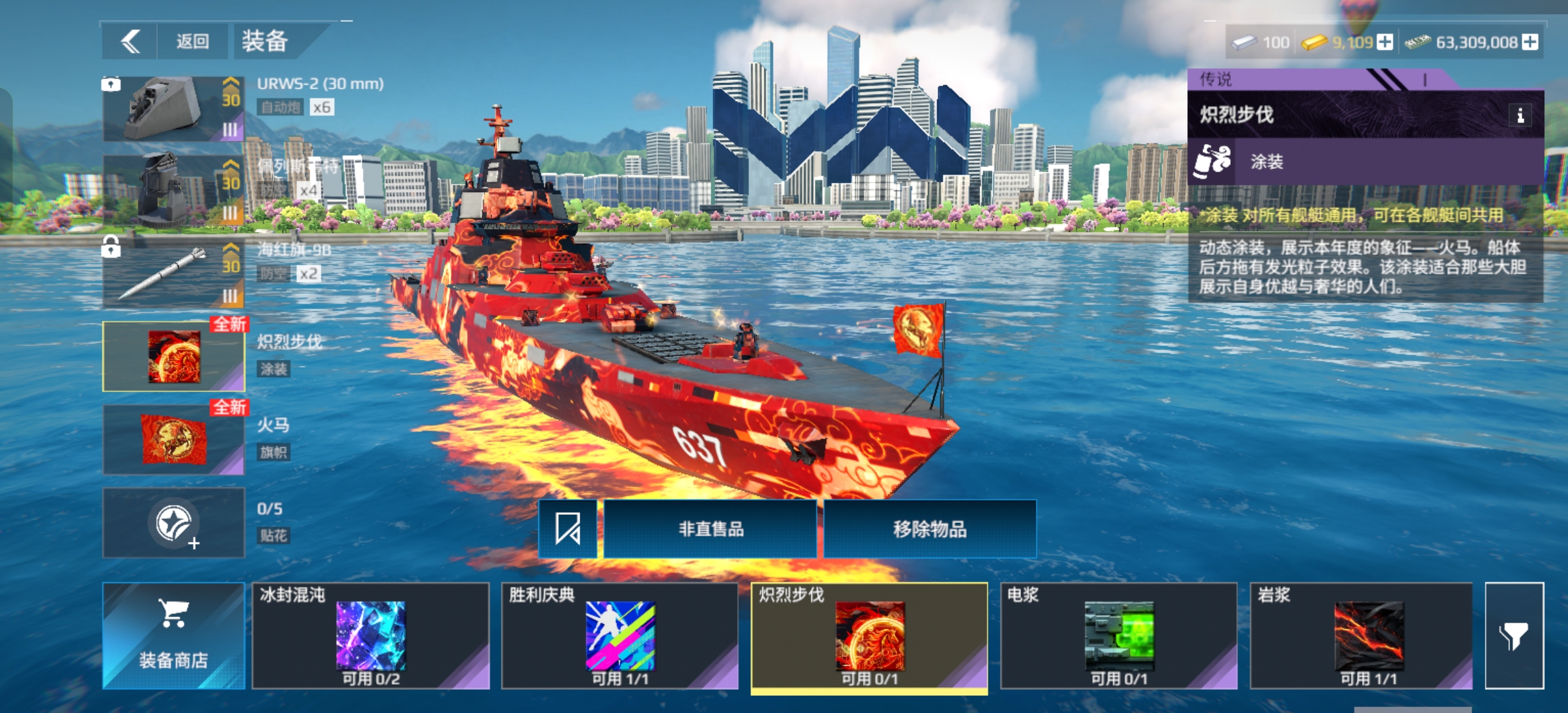
Task: Open the 炽烈步伐 paint equipment slot
Action: tap(174, 356)
